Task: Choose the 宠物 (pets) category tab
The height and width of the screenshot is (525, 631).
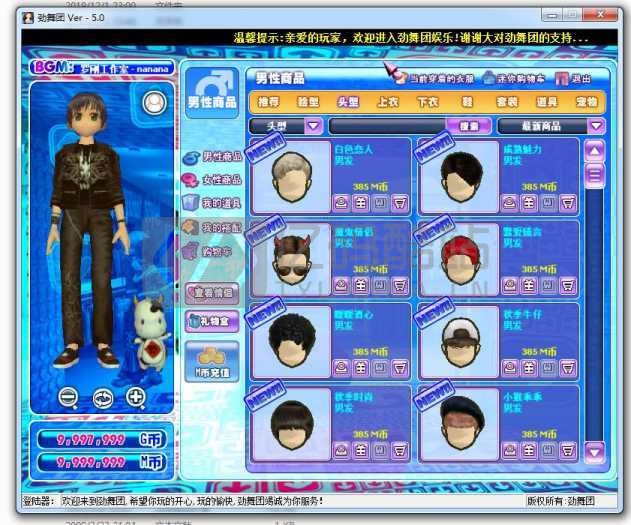Action: pyautogui.click(x=587, y=102)
